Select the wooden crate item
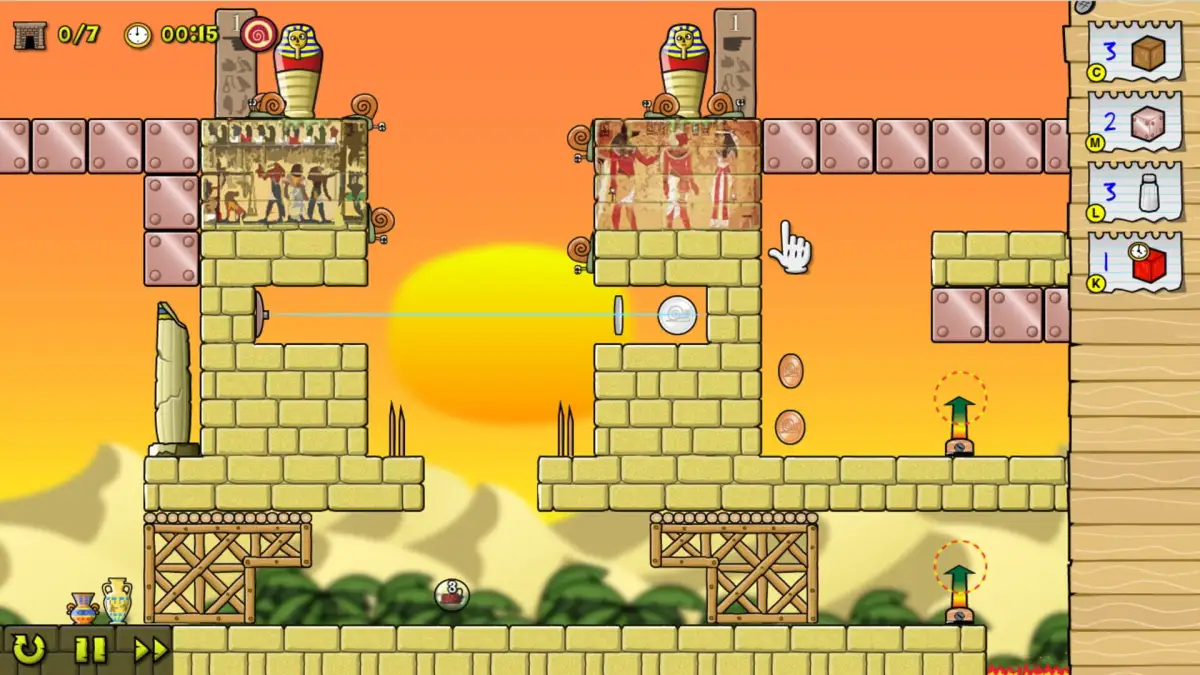Viewport: 1200px width, 675px height. [x=1134, y=53]
